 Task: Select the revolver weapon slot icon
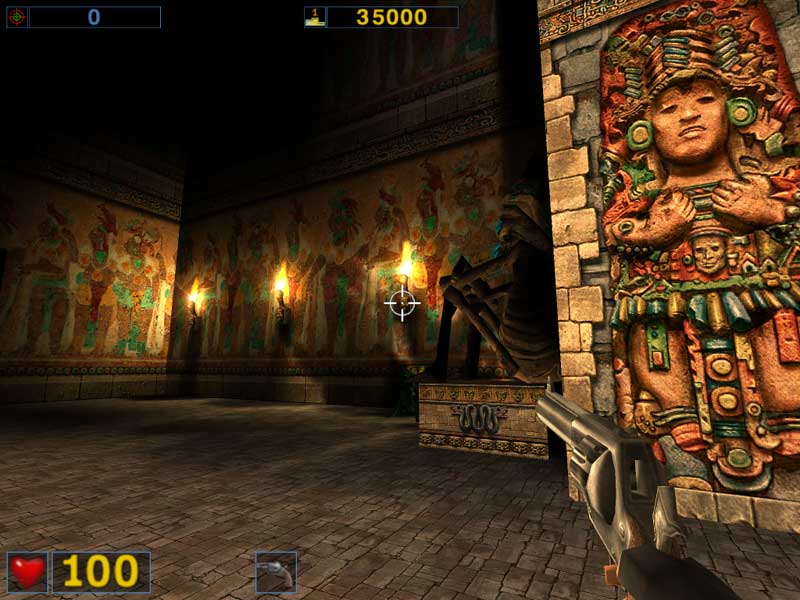click(x=275, y=571)
